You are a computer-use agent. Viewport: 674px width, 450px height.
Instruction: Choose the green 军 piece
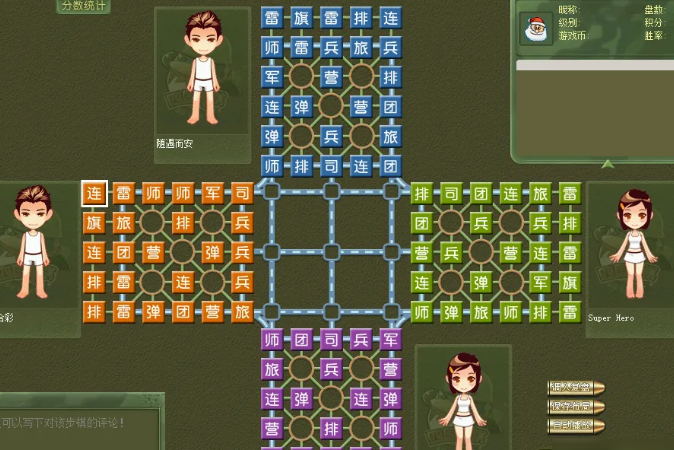tap(540, 282)
